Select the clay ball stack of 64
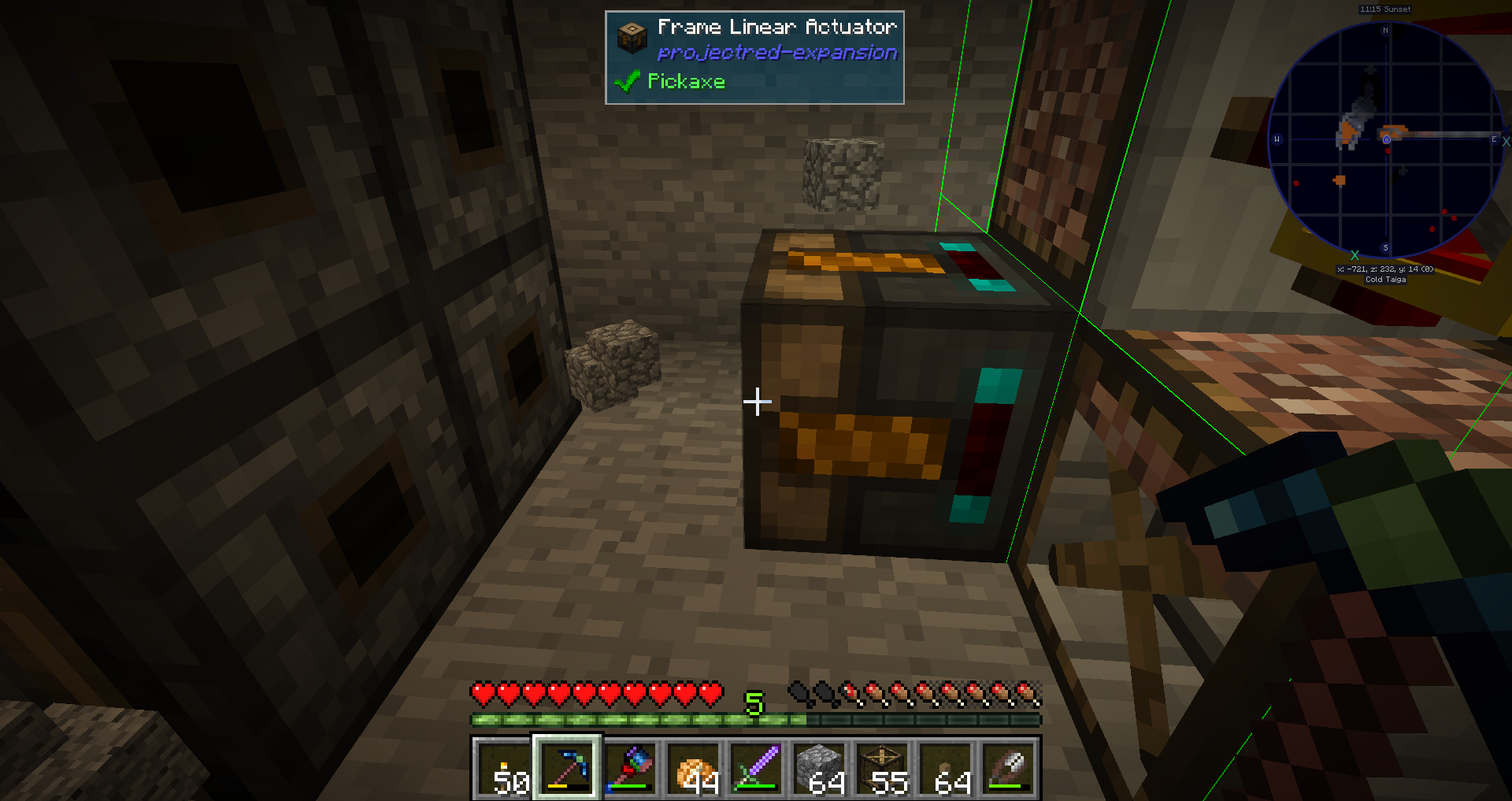Screen dimensions: 1512x801 945,769
